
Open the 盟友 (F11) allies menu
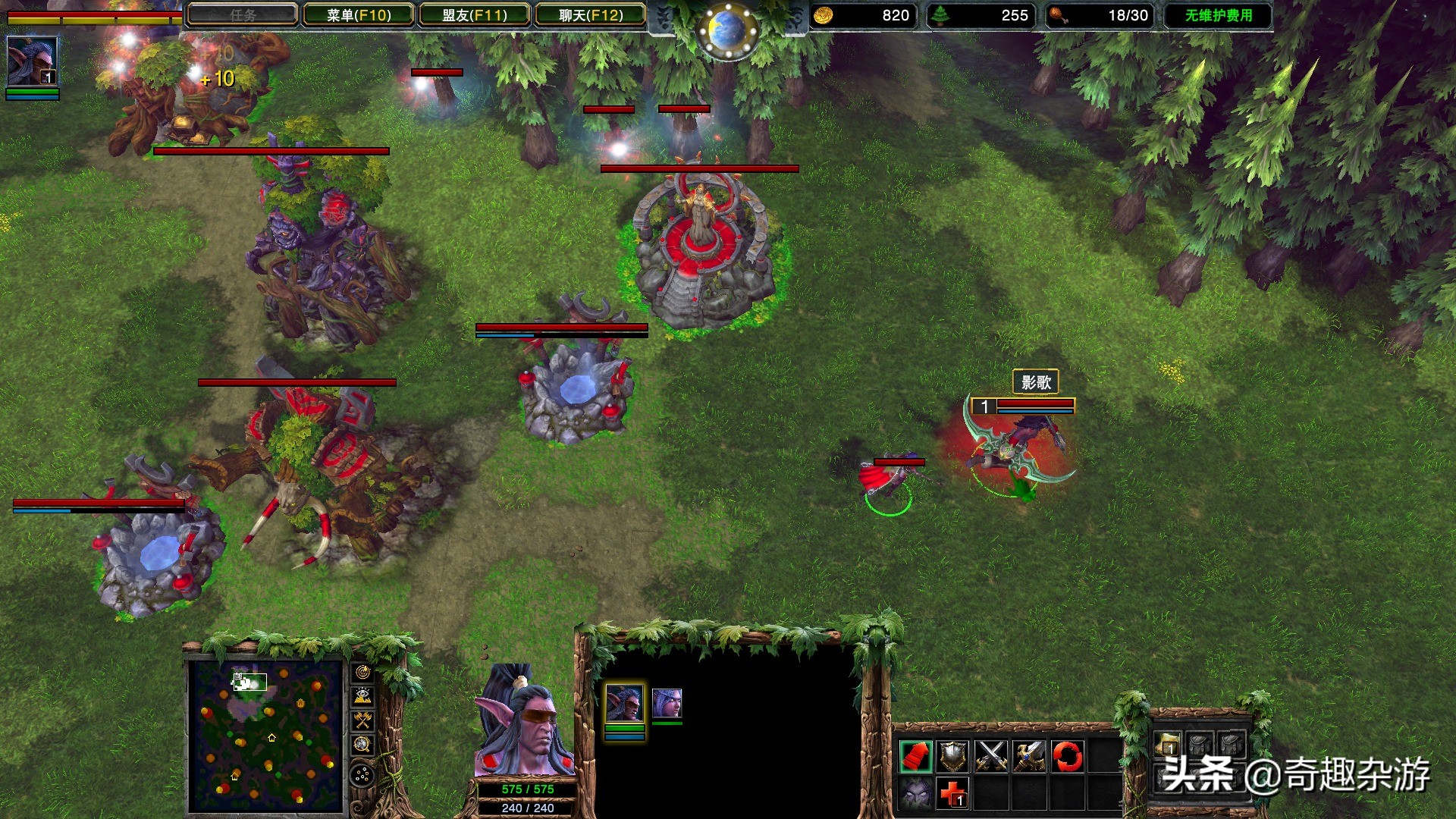[475, 15]
